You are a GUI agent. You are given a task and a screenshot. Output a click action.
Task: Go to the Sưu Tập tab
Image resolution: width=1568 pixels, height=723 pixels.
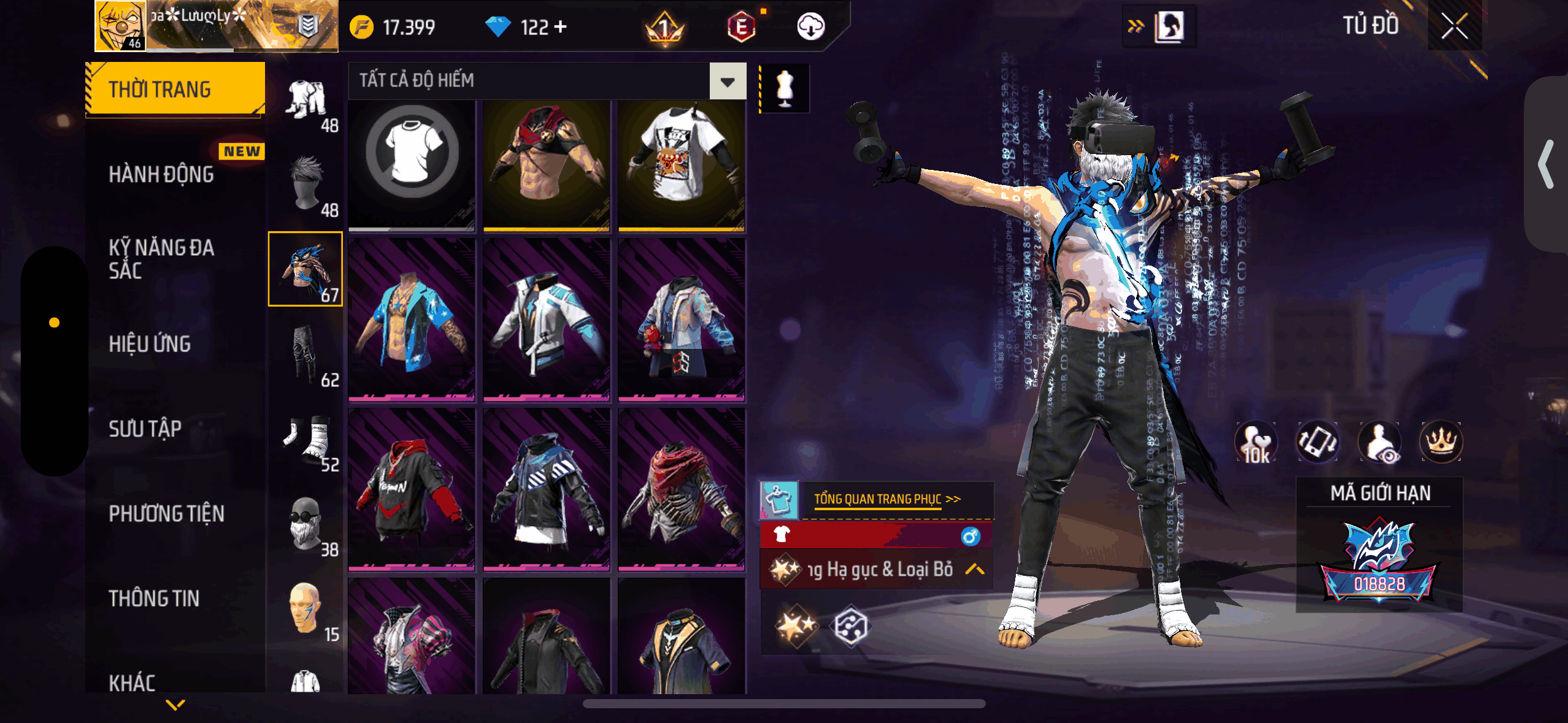145,429
